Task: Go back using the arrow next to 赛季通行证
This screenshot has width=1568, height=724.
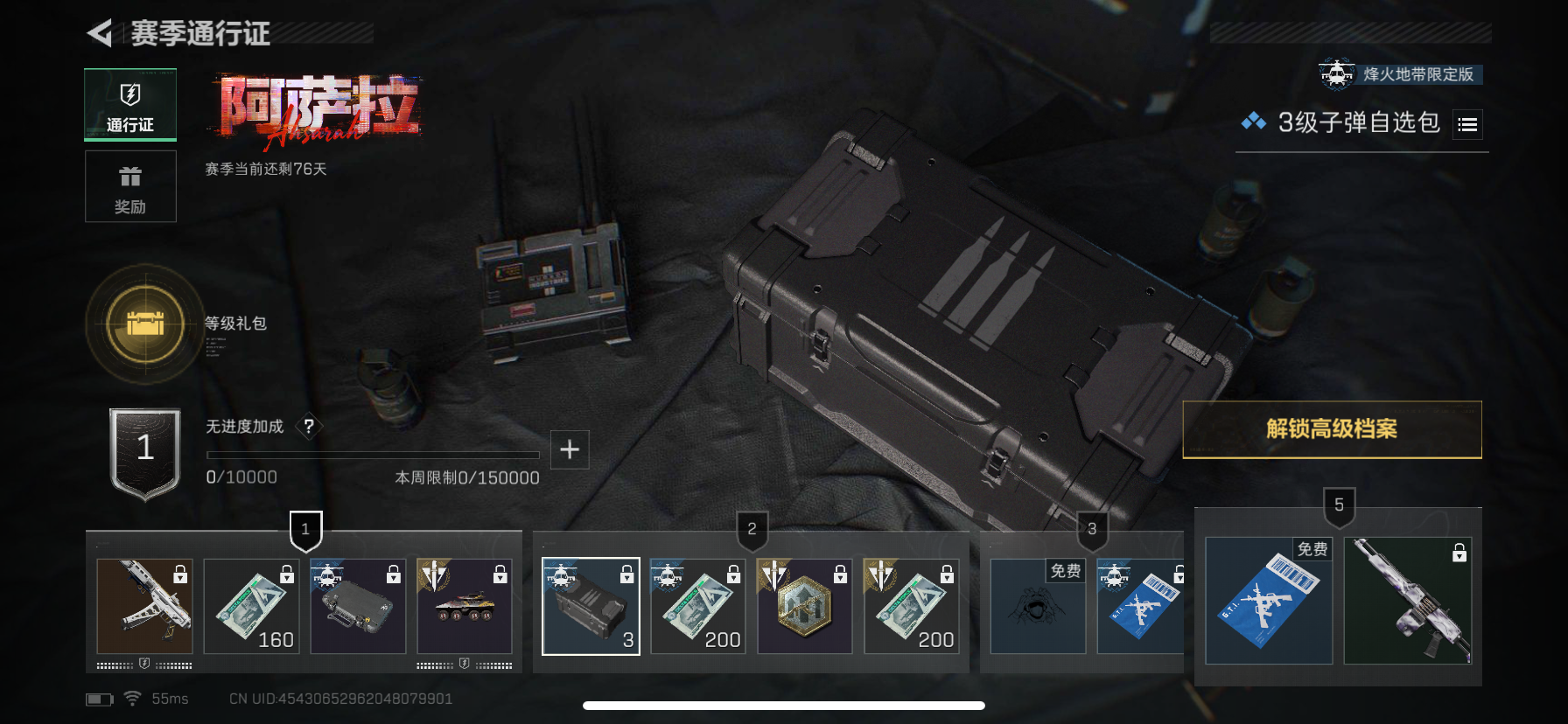Action: pyautogui.click(x=100, y=33)
